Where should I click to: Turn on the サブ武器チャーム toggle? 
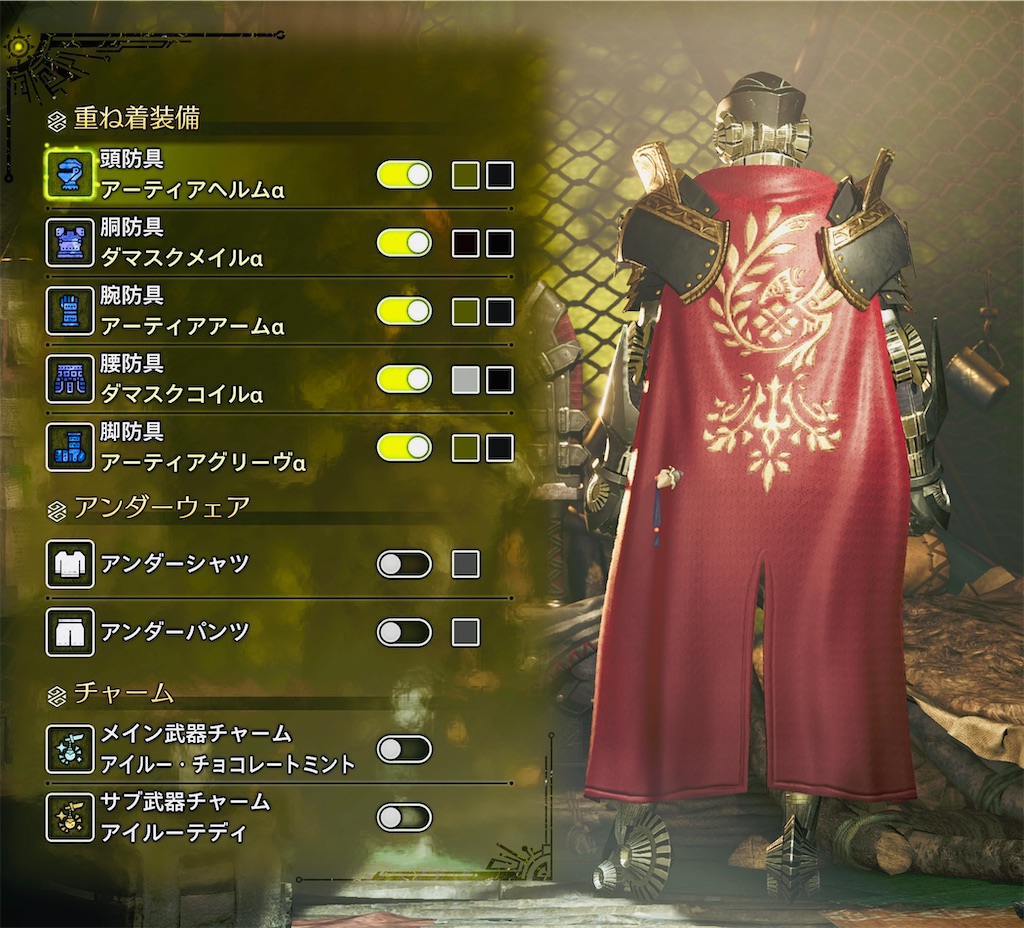point(404,817)
